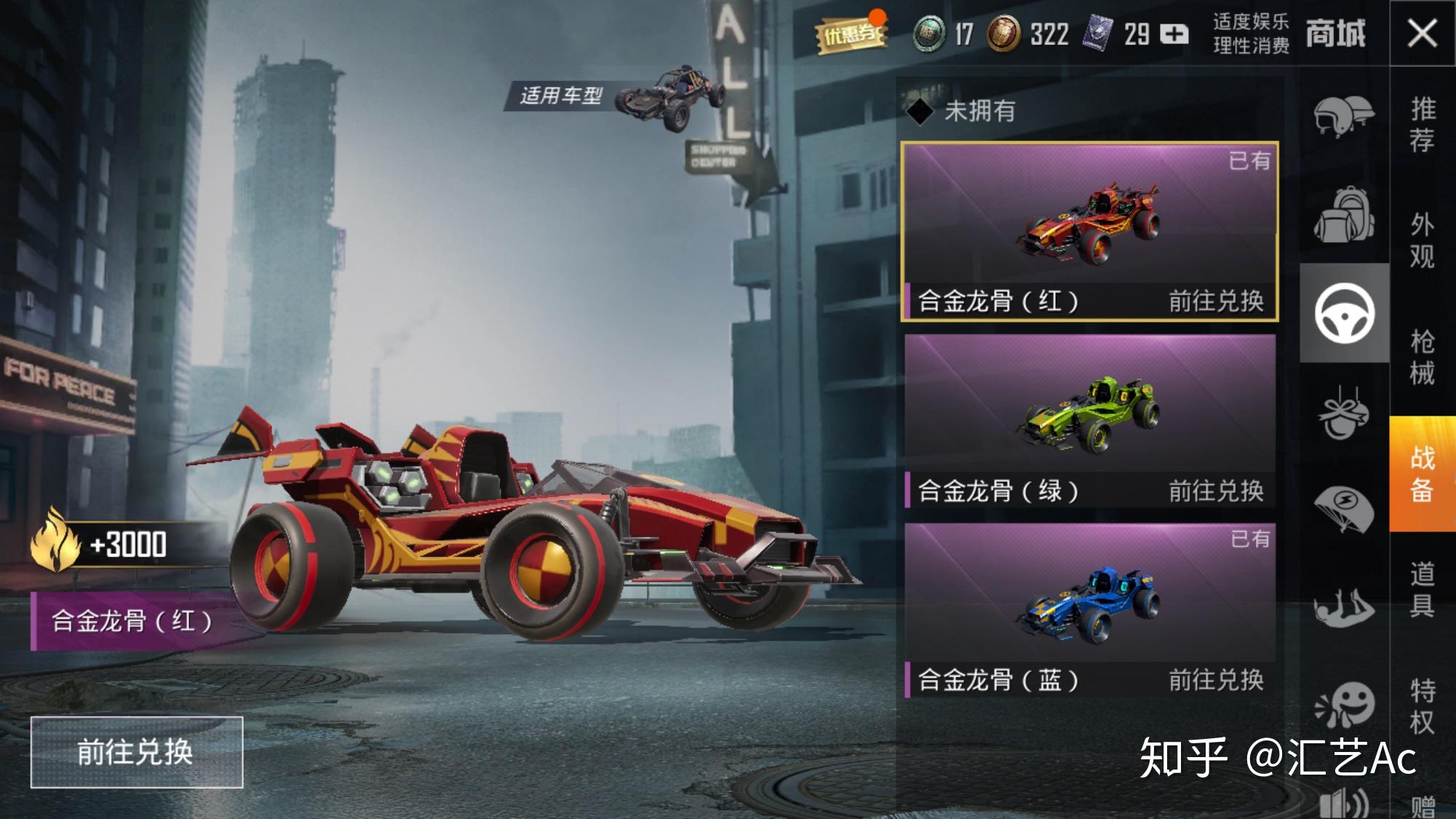Show the helmet category

click(1343, 115)
